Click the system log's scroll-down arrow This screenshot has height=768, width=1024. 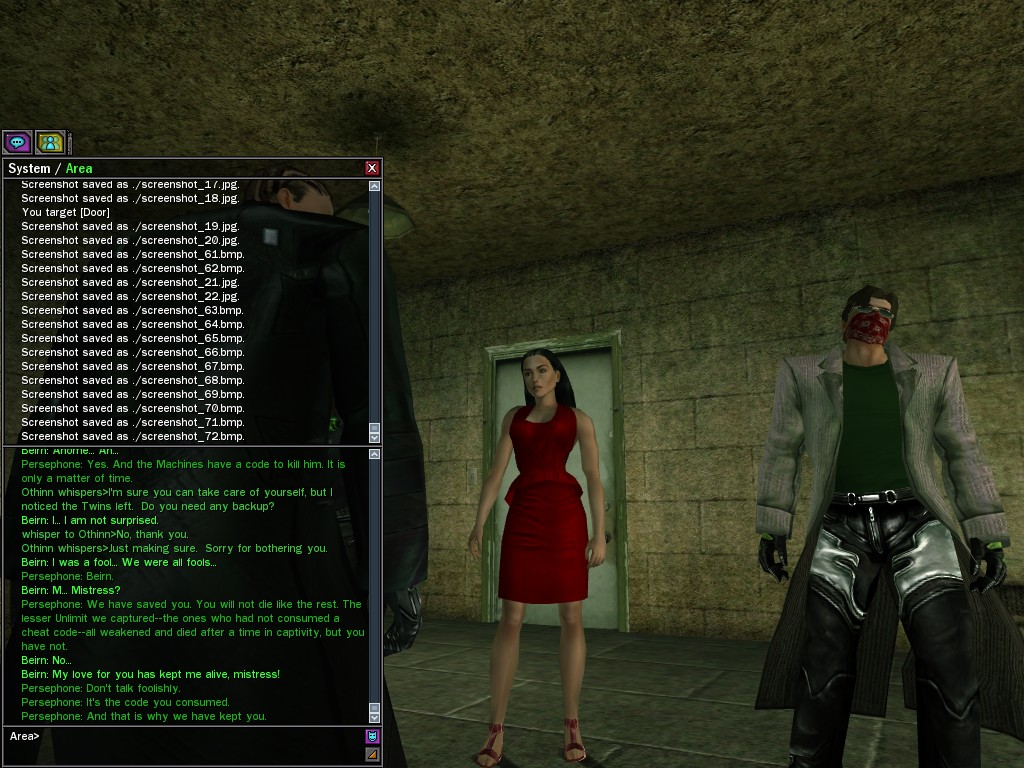coord(375,437)
